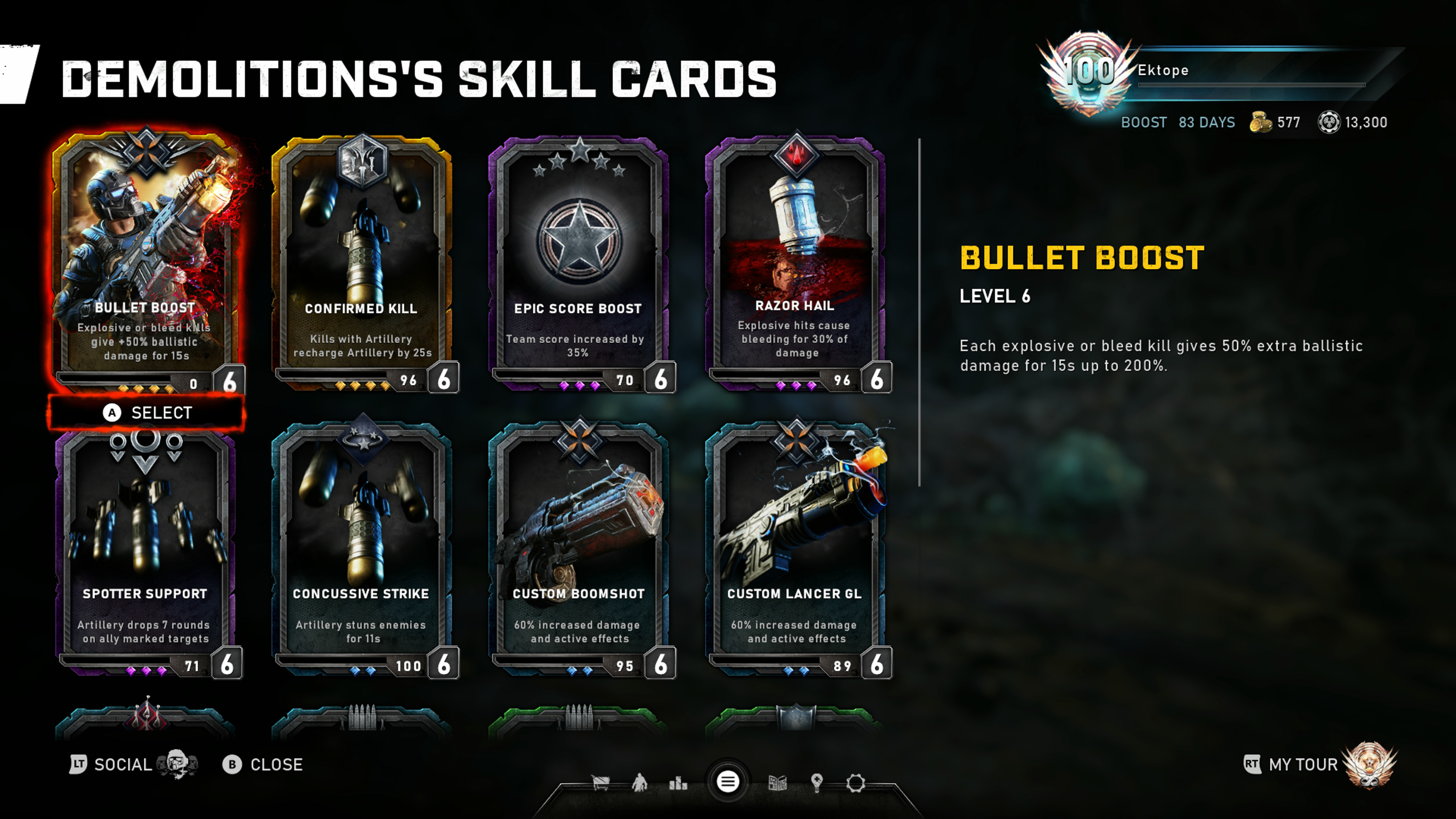
Task: Select the central main menu icon
Action: click(x=728, y=782)
